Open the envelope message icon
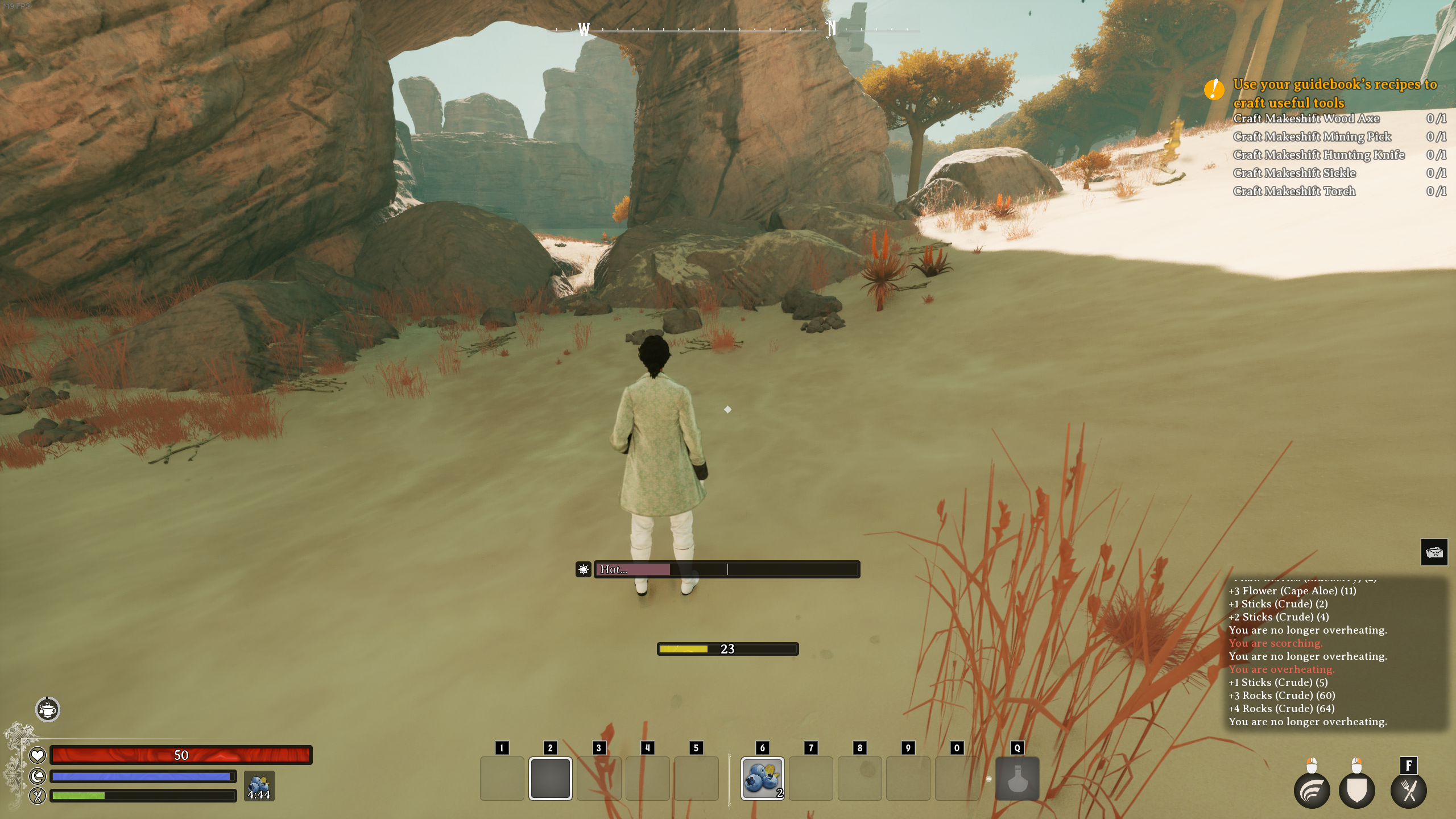Screen dimensions: 1456x819 (x=1434, y=552)
